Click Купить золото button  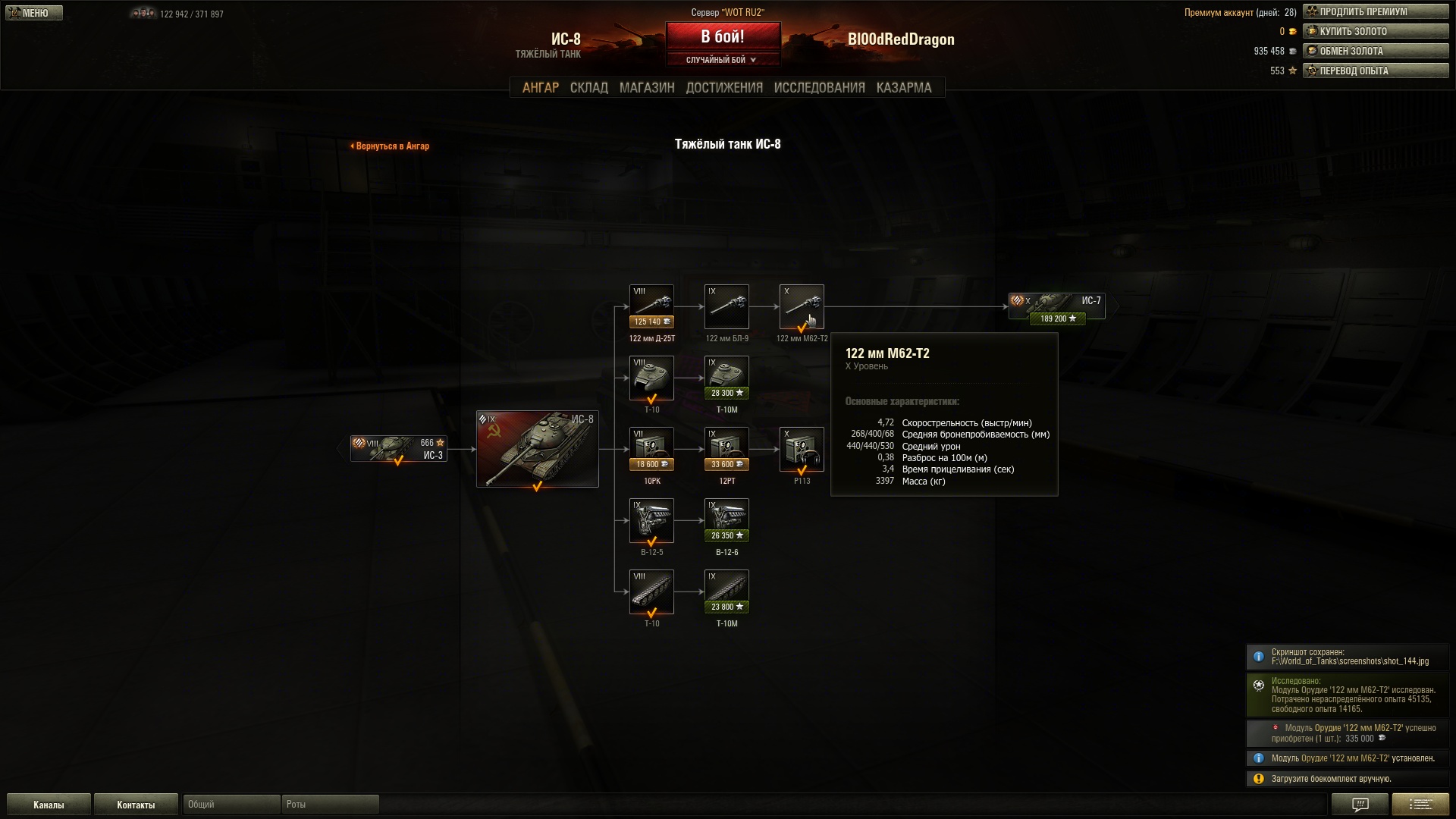(1375, 31)
